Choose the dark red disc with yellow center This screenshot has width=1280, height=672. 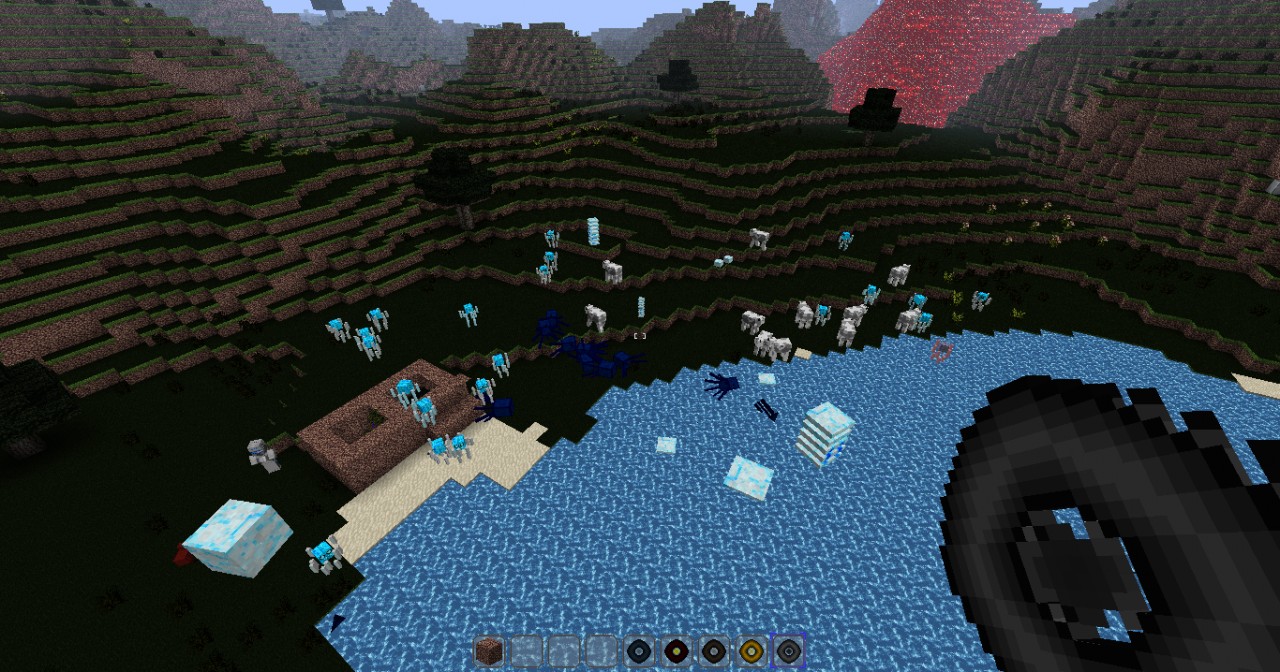pyautogui.click(x=677, y=651)
